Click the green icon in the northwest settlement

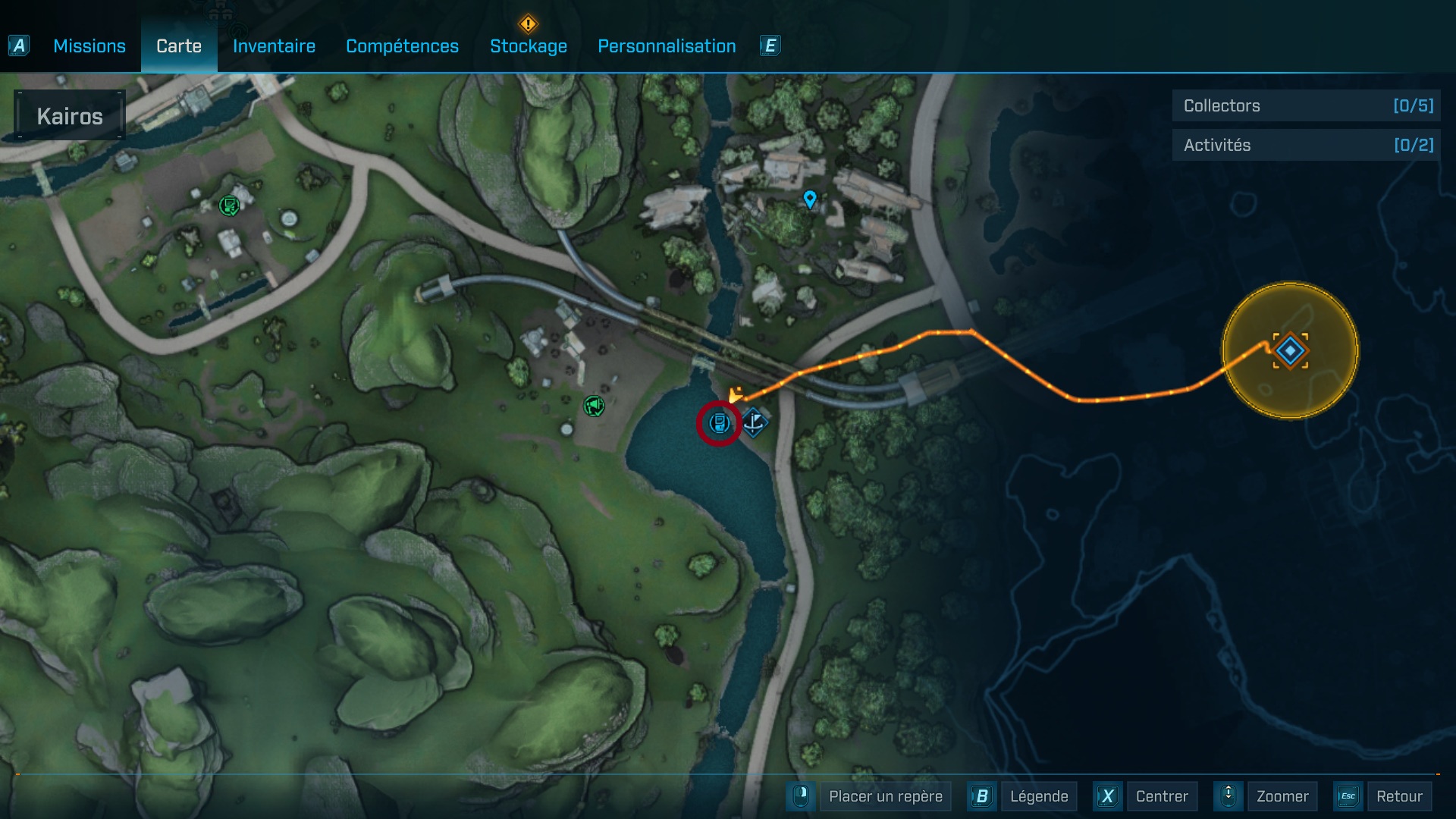pyautogui.click(x=228, y=205)
